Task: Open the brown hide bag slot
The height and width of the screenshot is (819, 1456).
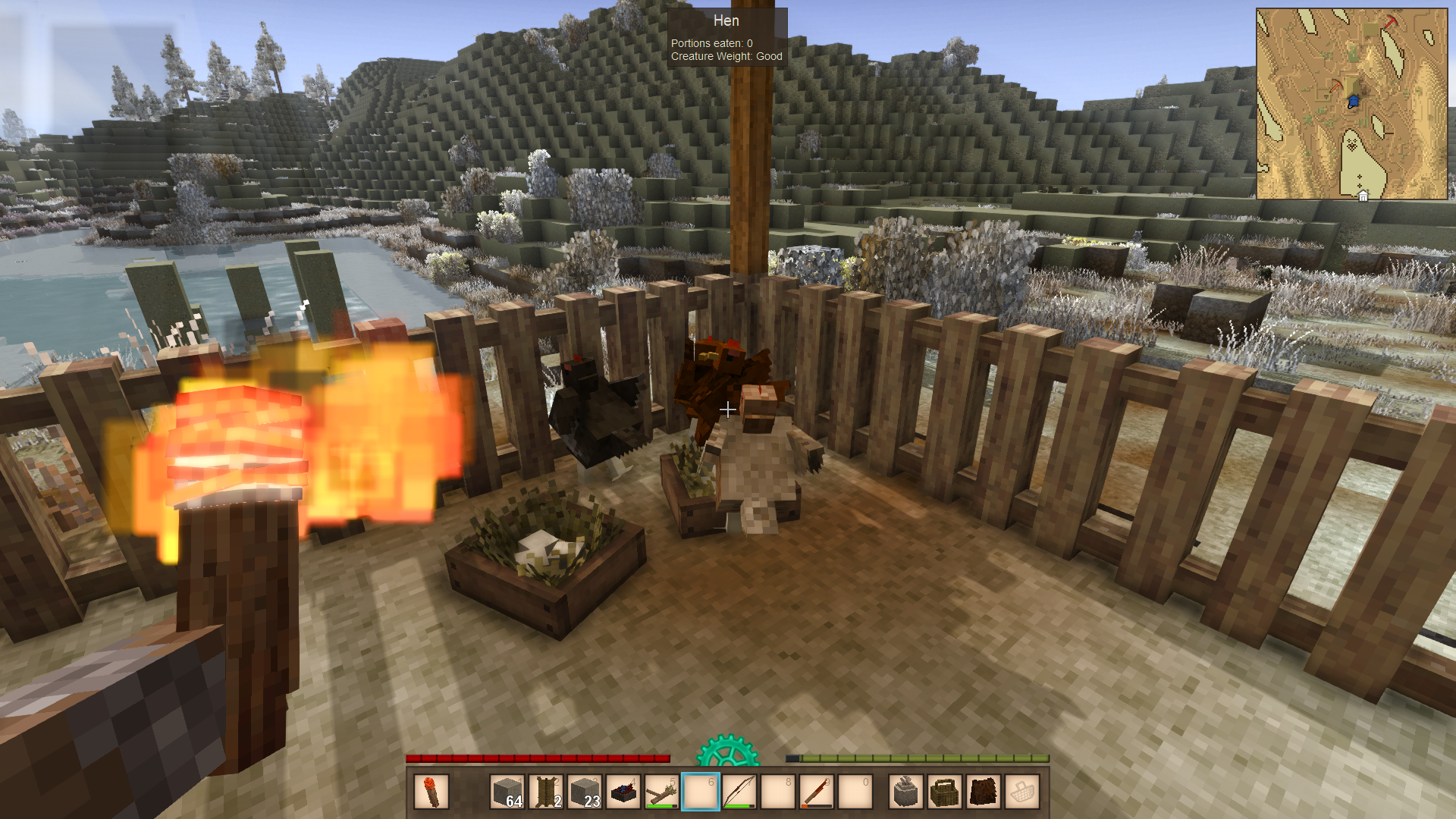Action: click(x=984, y=792)
